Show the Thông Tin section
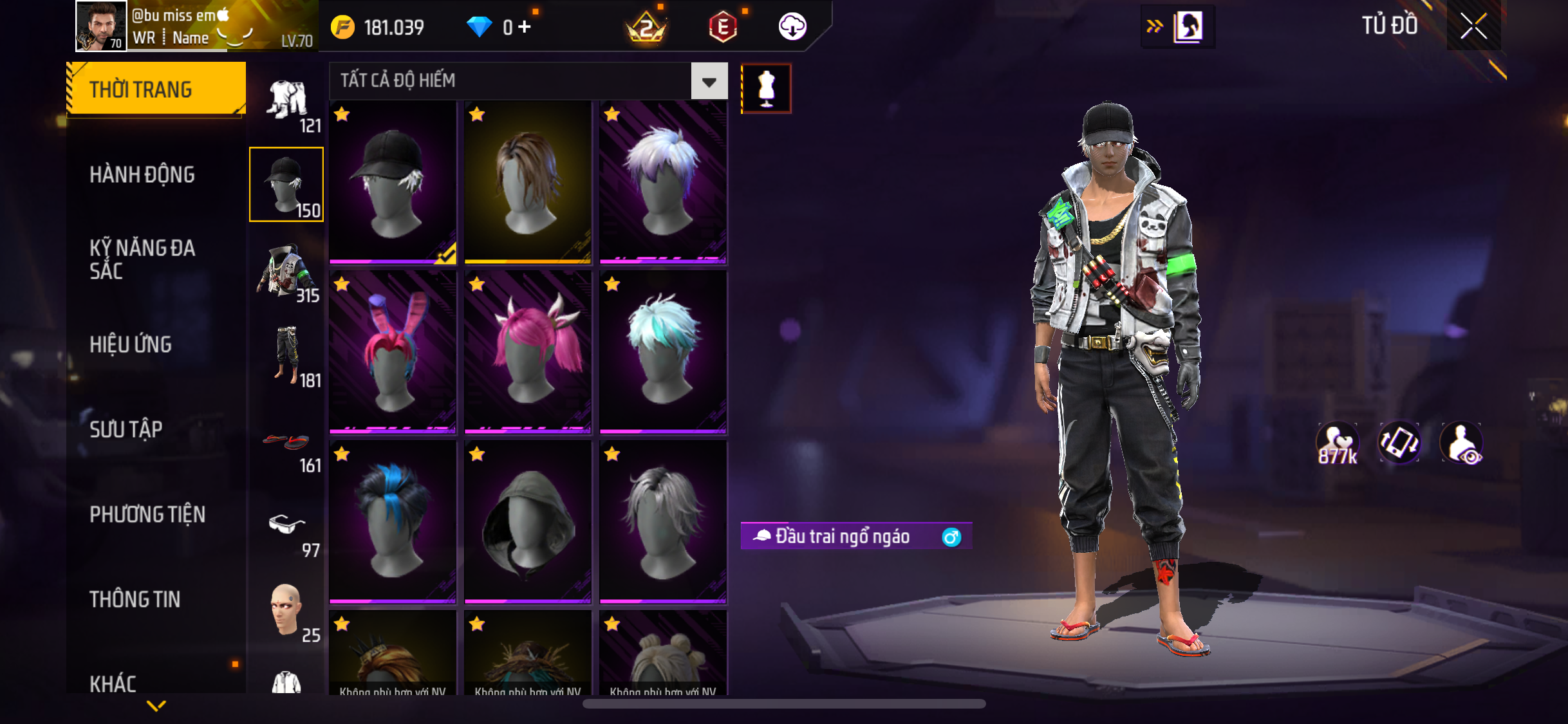1568x724 pixels. tap(135, 599)
